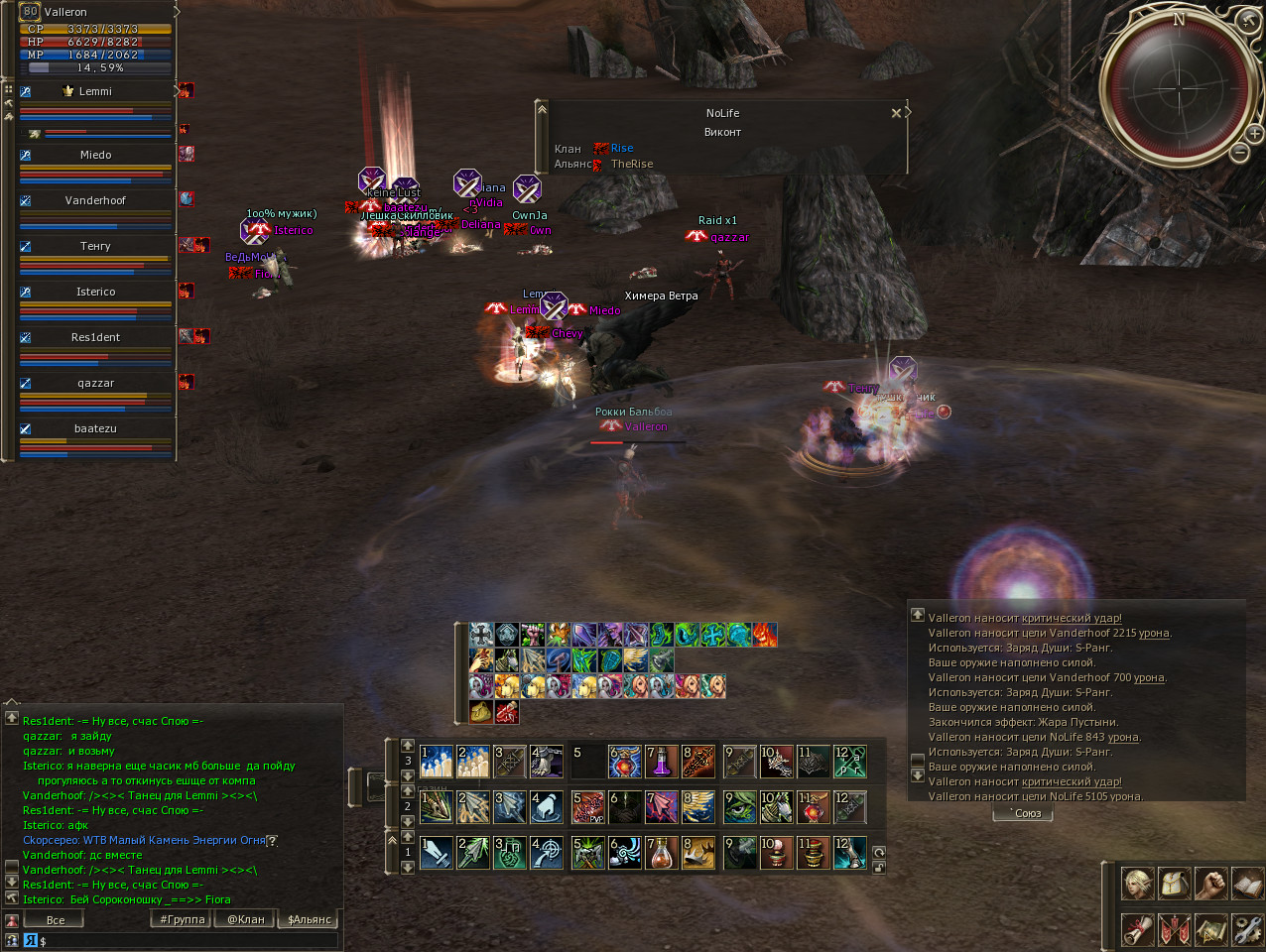This screenshot has height=952, width=1266.
Task: Zoom in the compass radar
Action: click(1254, 133)
